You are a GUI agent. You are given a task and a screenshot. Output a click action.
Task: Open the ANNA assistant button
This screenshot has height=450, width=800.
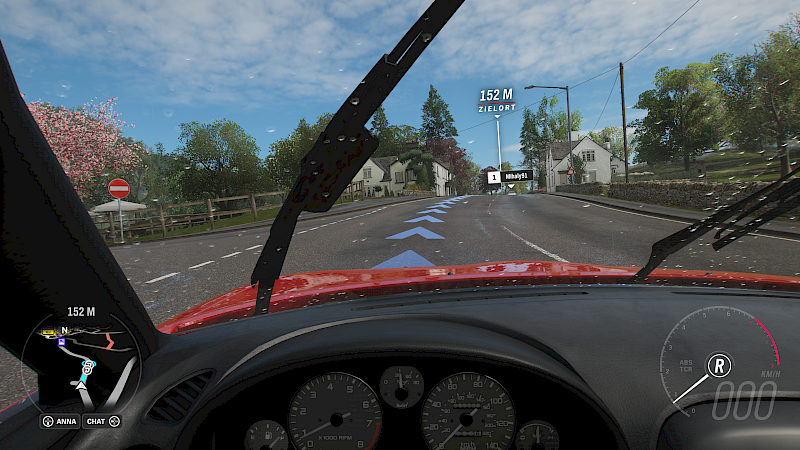point(60,421)
